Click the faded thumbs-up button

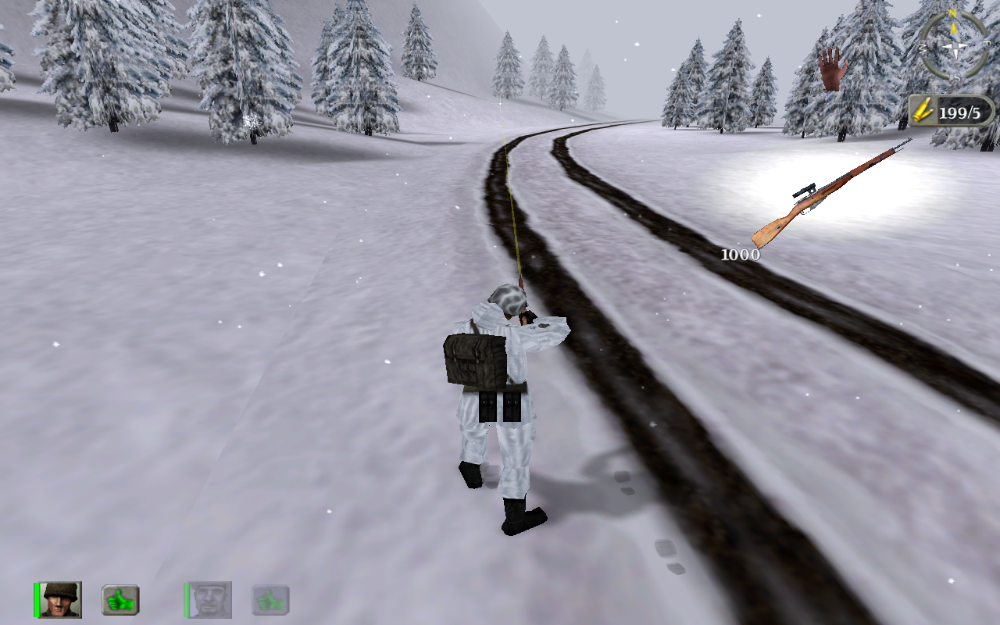point(270,600)
